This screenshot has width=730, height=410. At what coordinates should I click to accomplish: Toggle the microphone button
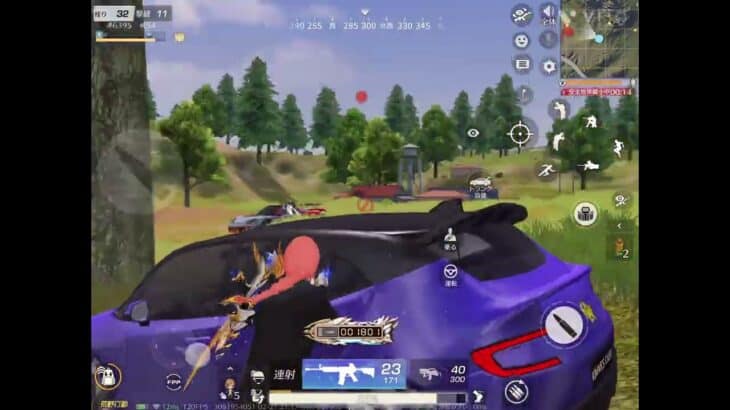coord(548,40)
